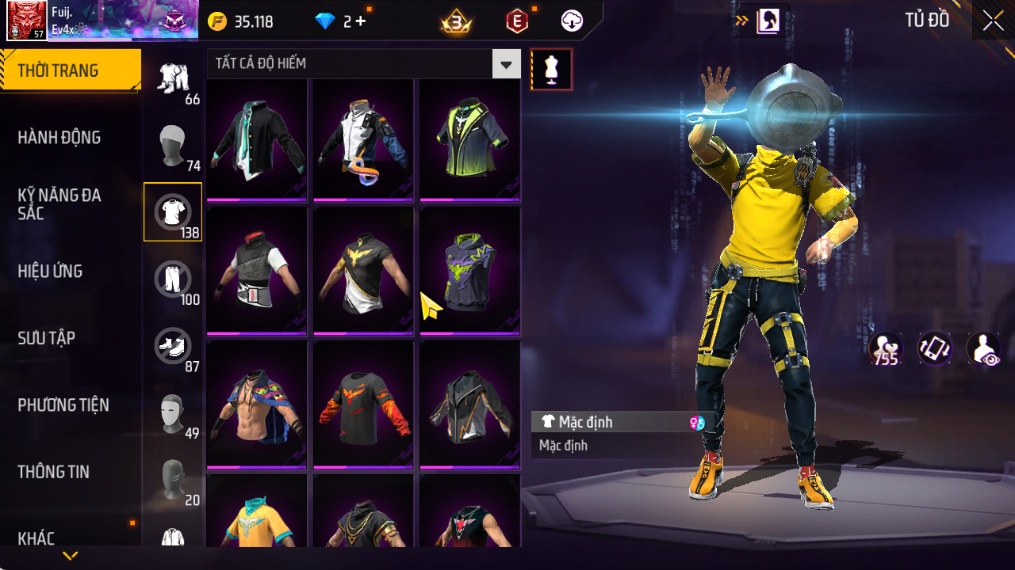Viewport: 1015px width, 570px height.
Task: Switch to the HÀNH ĐỘNG tab
Action: (x=60, y=137)
